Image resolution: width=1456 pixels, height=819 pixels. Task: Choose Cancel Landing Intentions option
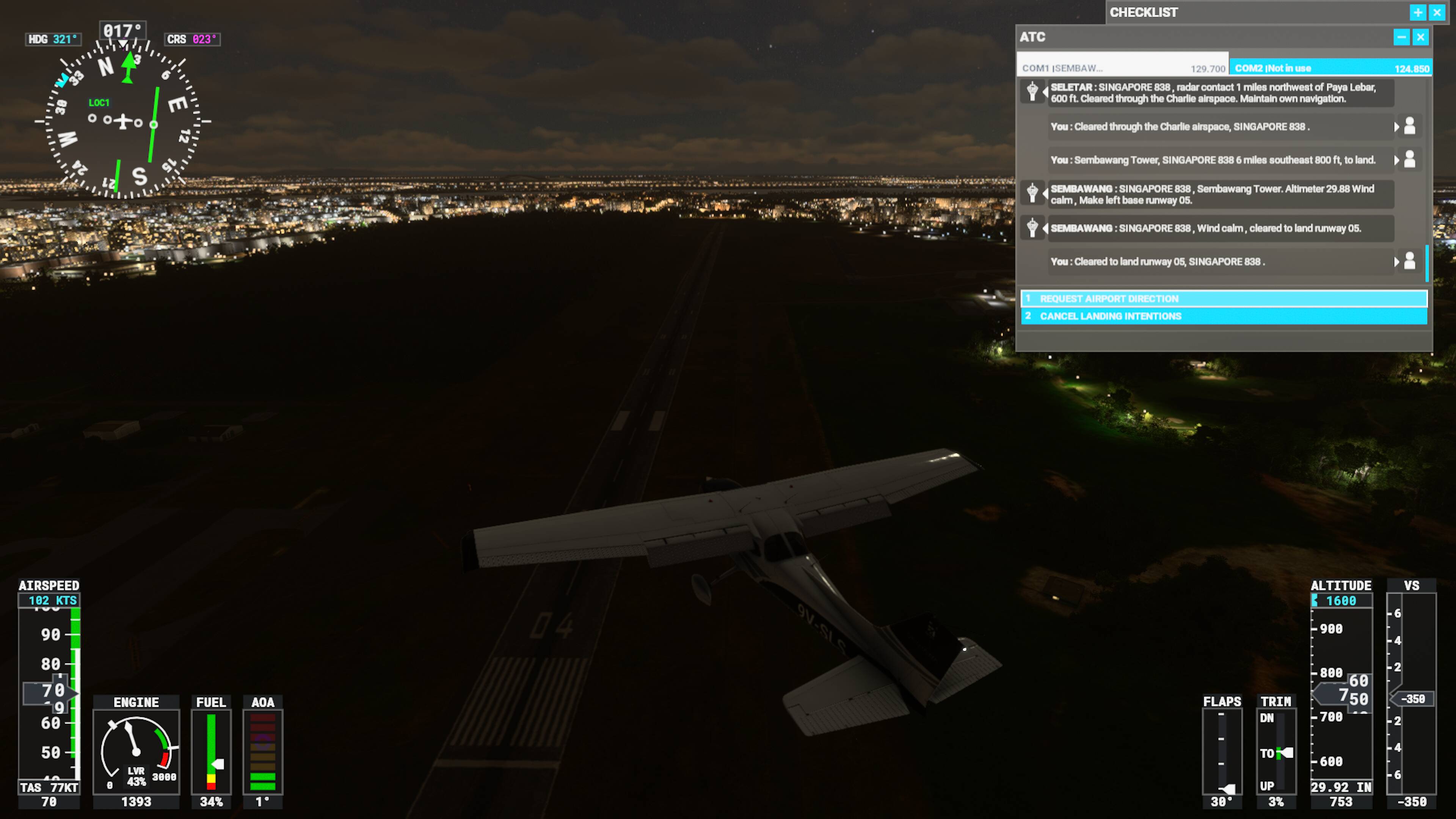[x=1223, y=316]
